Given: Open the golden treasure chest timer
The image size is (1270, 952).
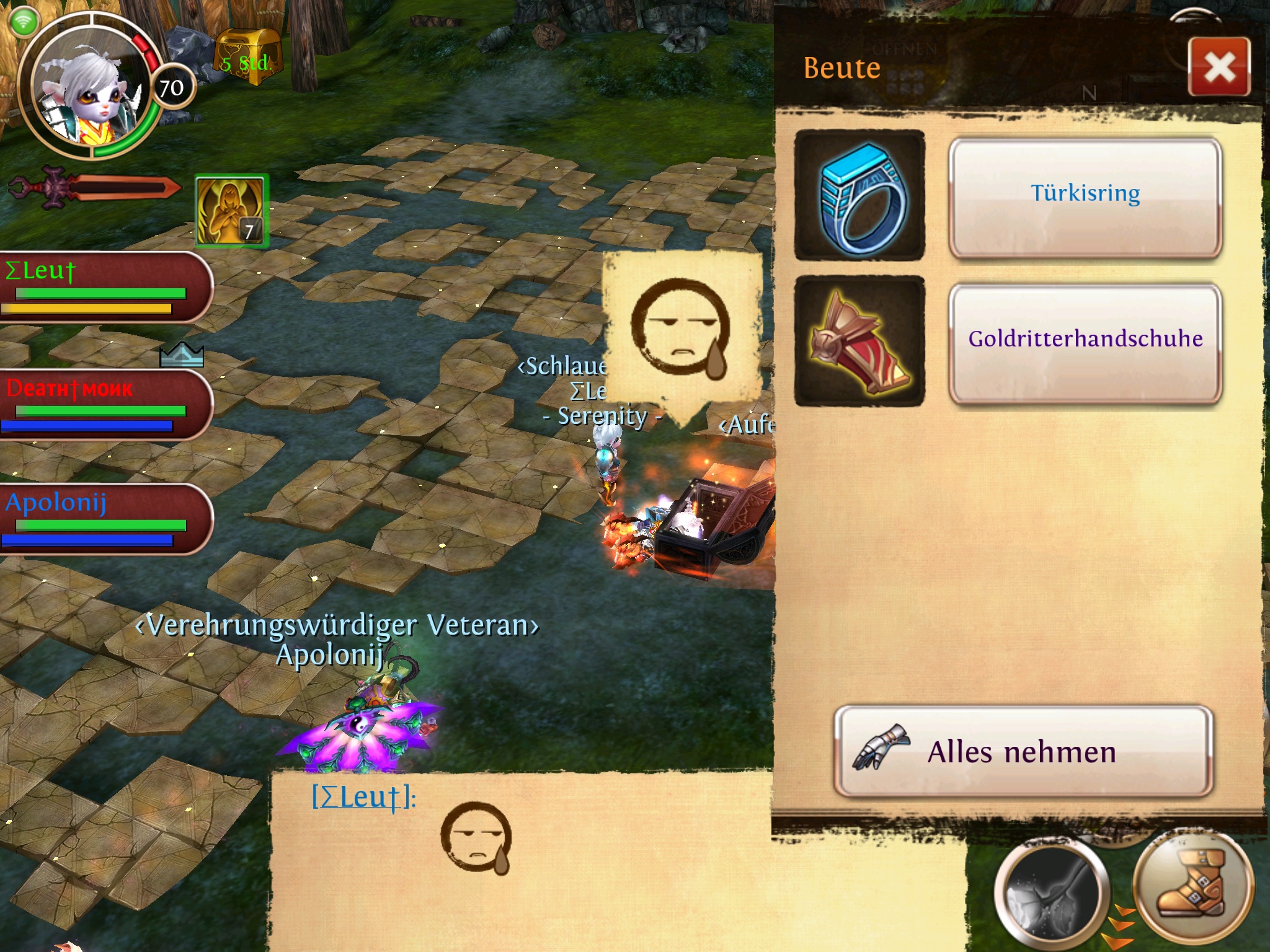Looking at the screenshot, I should (x=248, y=56).
